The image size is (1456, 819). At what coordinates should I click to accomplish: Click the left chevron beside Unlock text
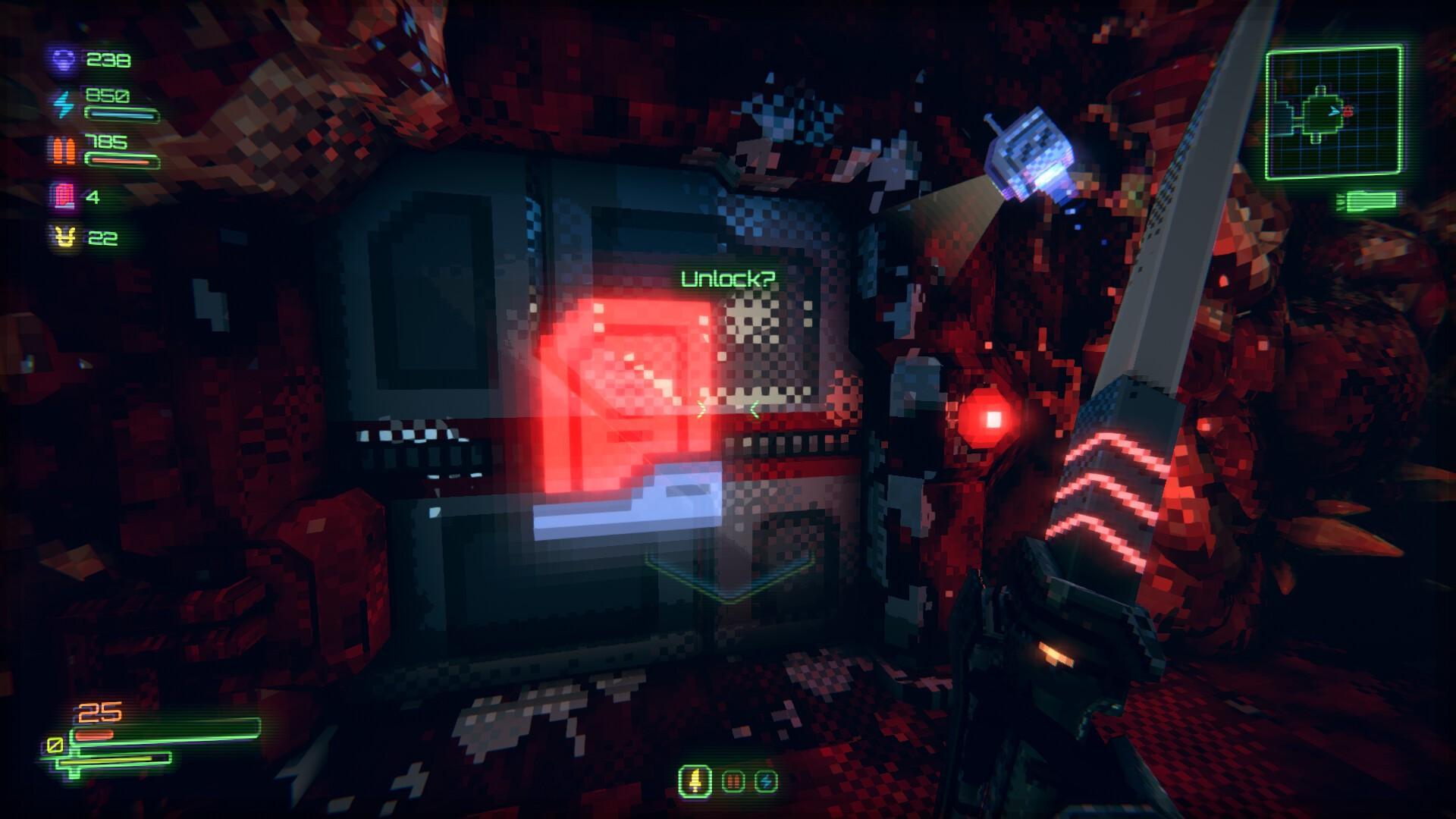[x=703, y=407]
